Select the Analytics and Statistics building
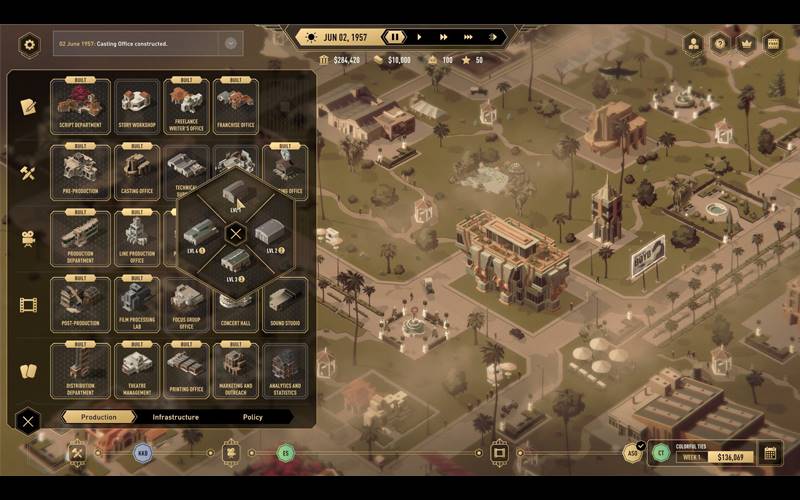 click(284, 370)
